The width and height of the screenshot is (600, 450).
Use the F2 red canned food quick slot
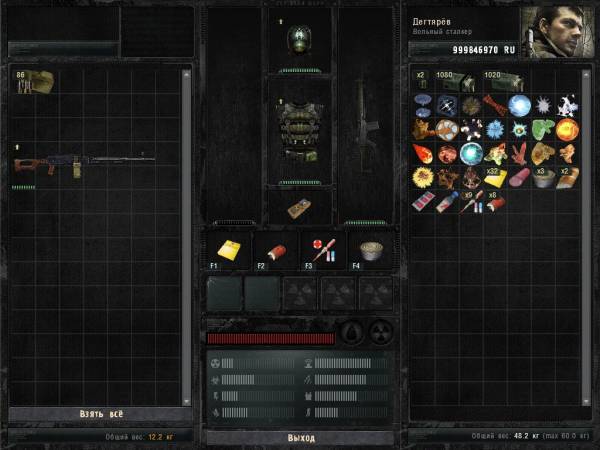coord(275,251)
